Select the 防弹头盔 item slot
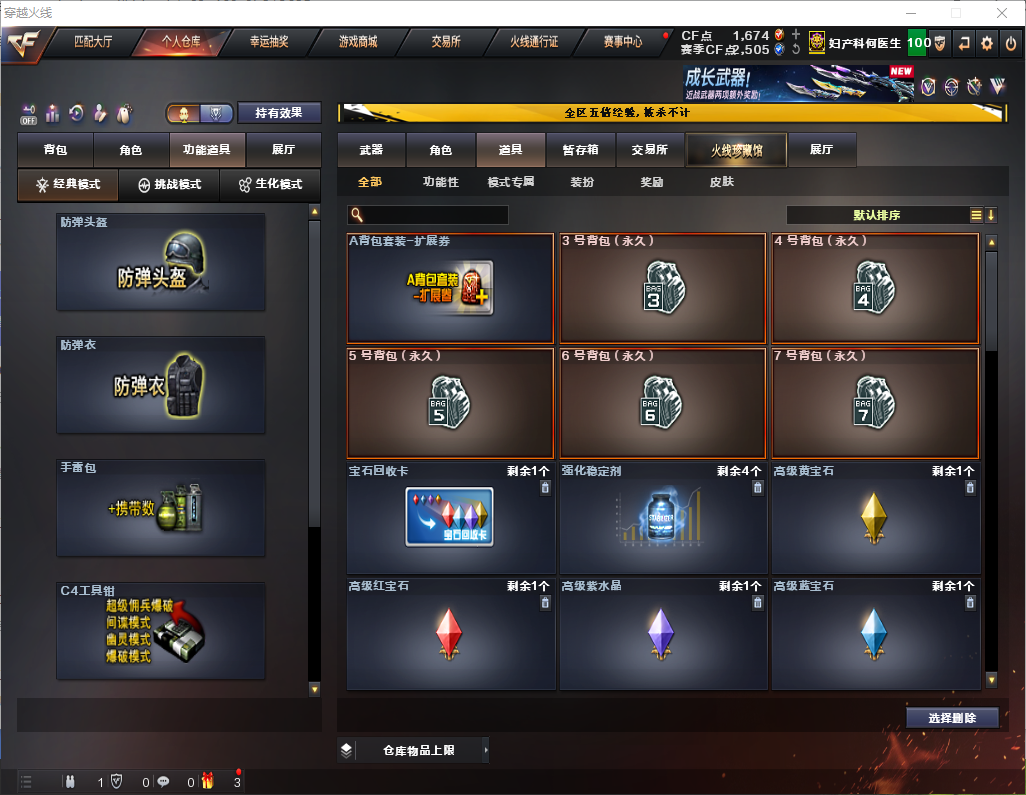This screenshot has height=795, width=1026. [161, 262]
